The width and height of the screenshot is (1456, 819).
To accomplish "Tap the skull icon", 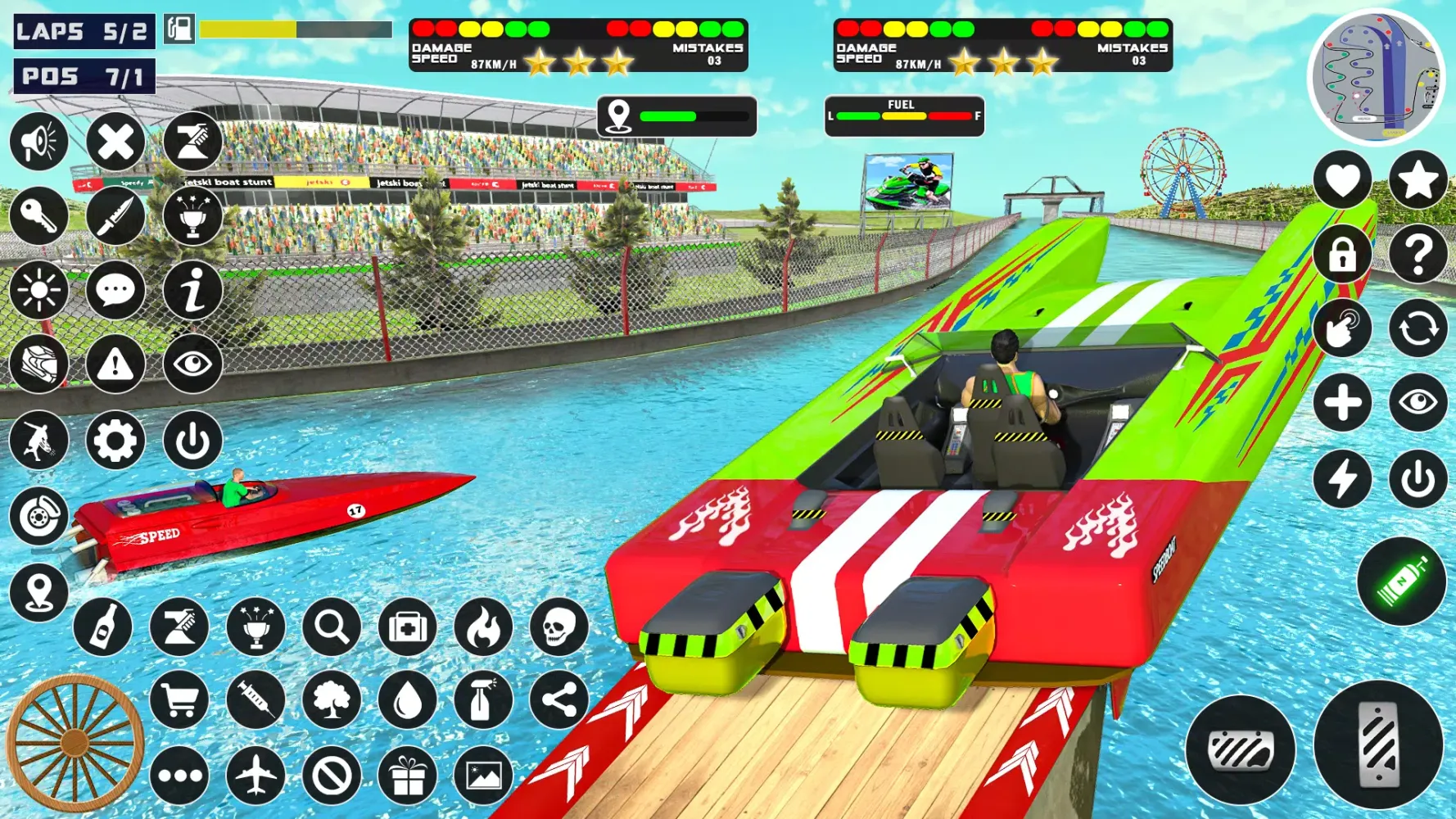I will pyautogui.click(x=559, y=627).
